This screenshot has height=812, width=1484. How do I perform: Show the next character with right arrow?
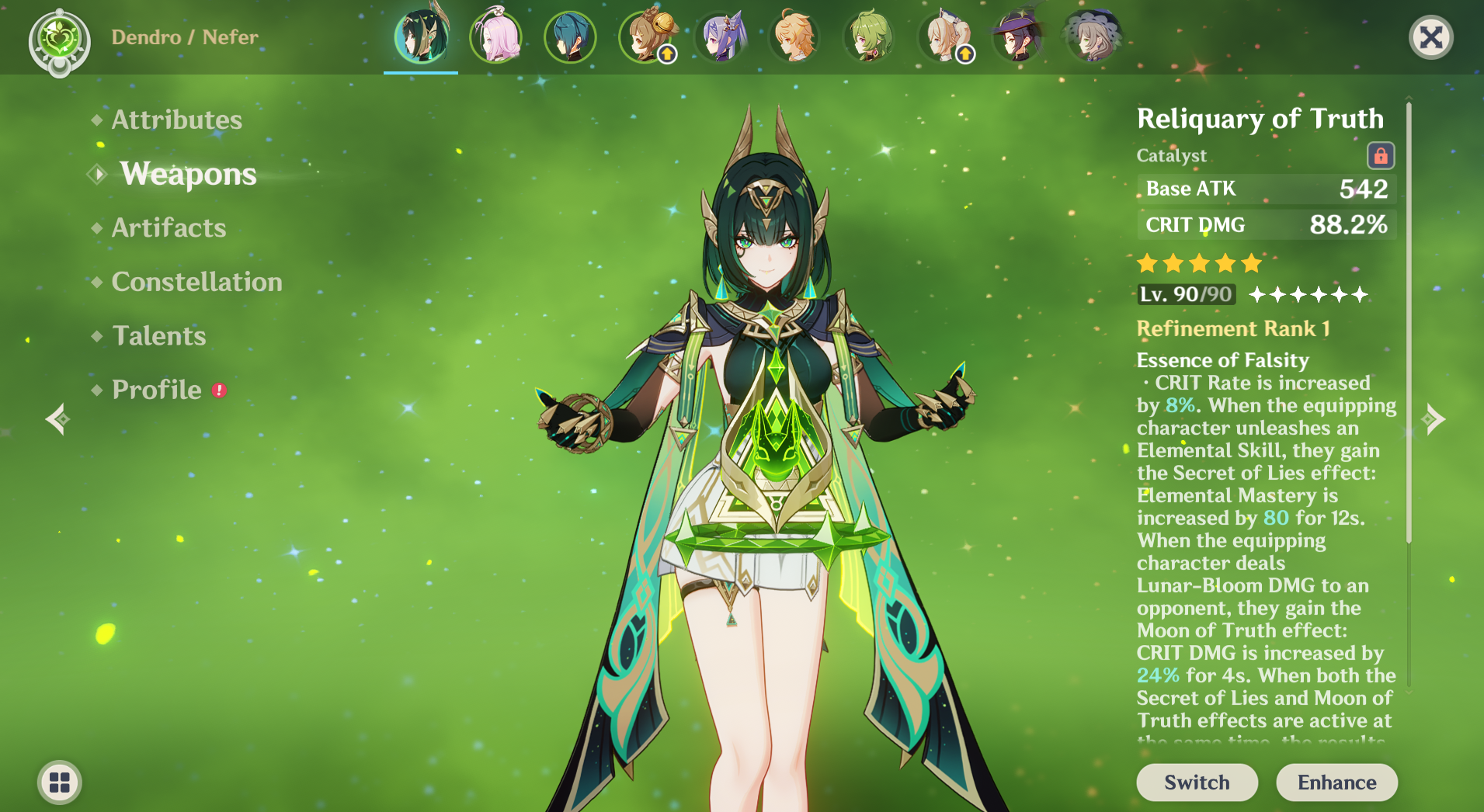click(x=1434, y=419)
